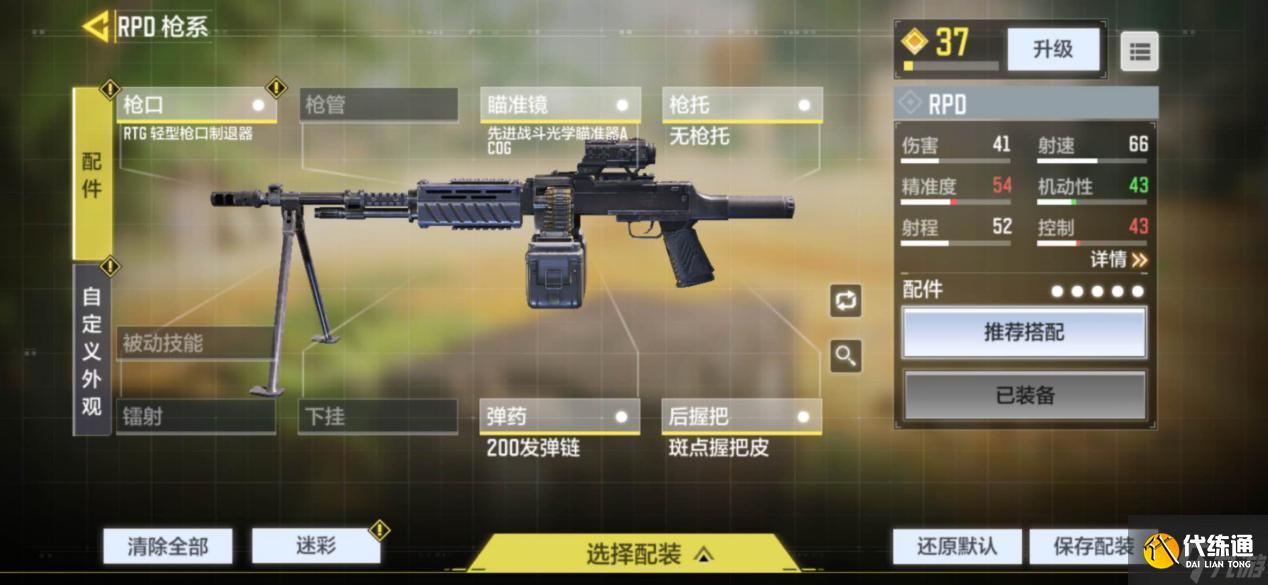Activate the magnifying glass inspect icon

[846, 356]
